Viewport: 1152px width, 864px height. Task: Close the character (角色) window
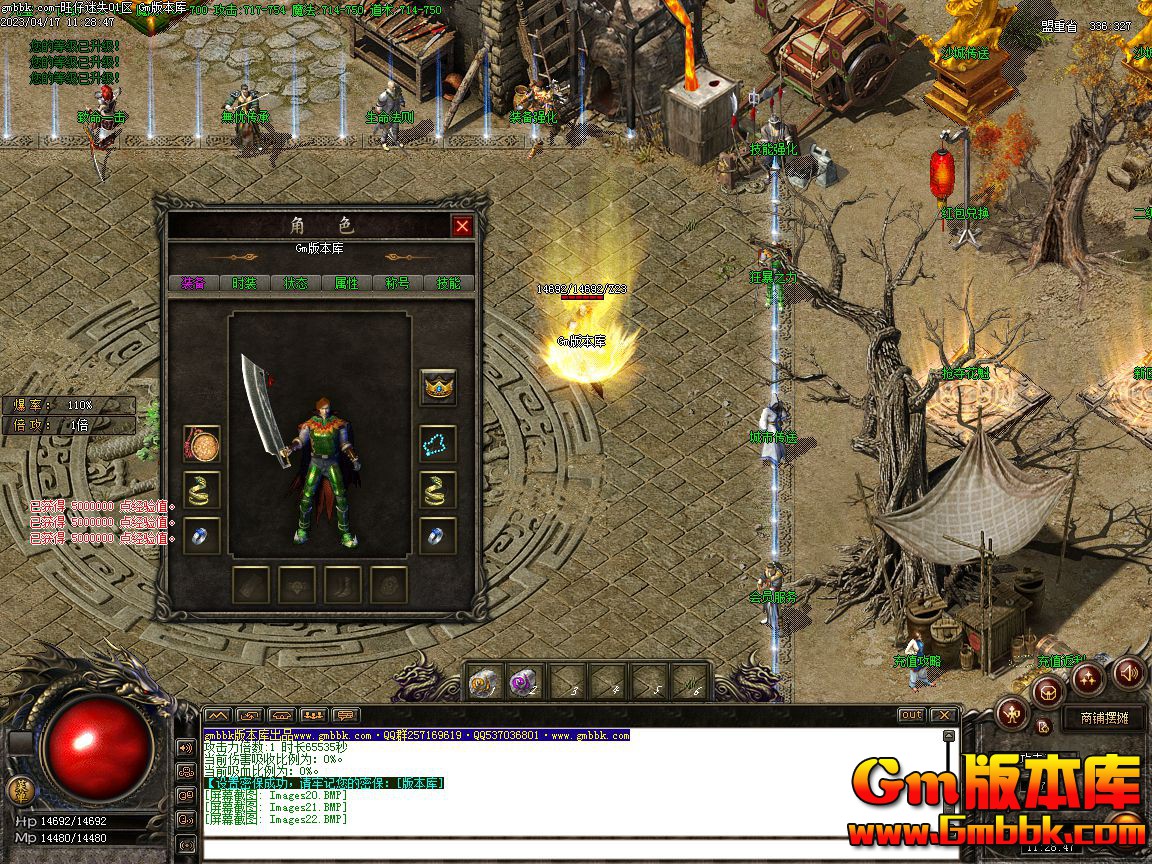click(x=462, y=226)
